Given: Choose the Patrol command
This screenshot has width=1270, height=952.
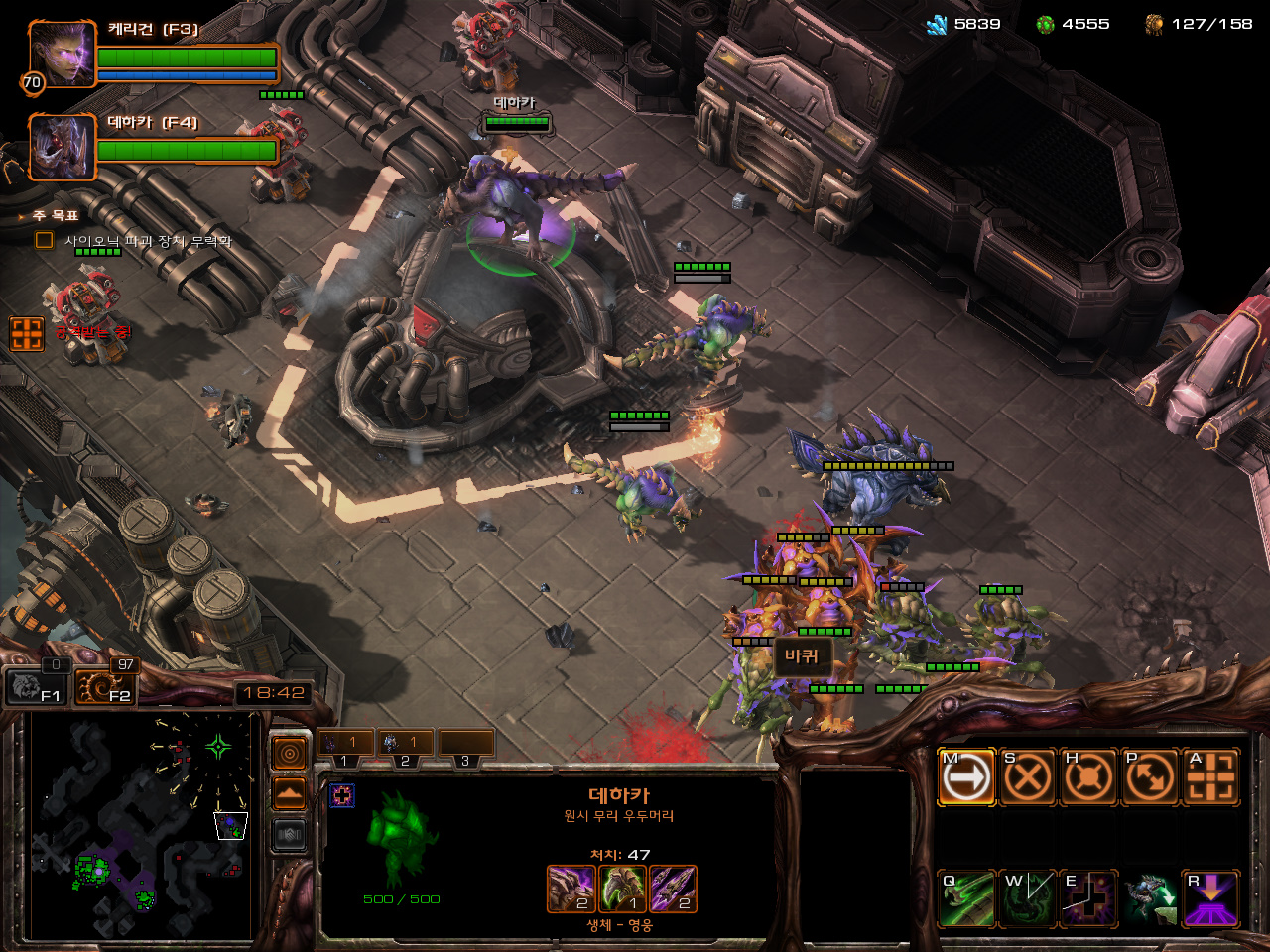Looking at the screenshot, I should point(1149,776).
